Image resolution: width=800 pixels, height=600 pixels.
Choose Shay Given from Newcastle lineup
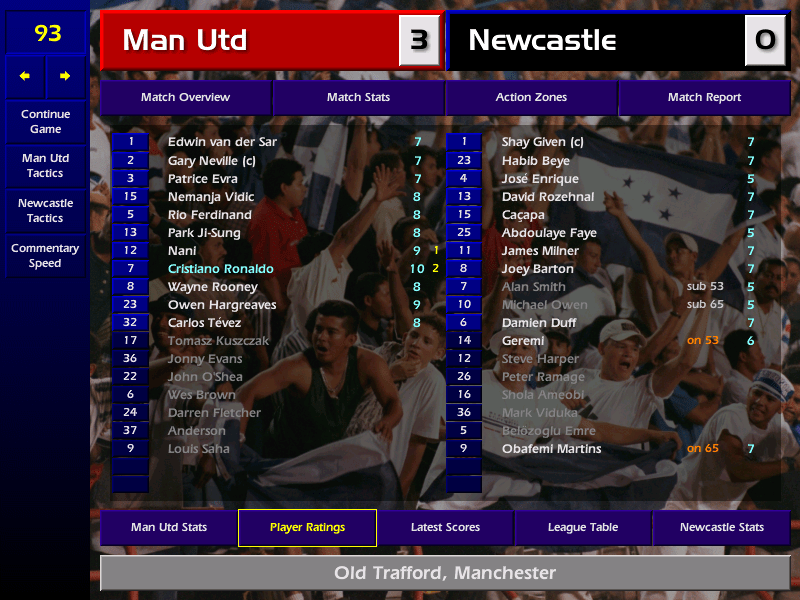pyautogui.click(x=542, y=143)
